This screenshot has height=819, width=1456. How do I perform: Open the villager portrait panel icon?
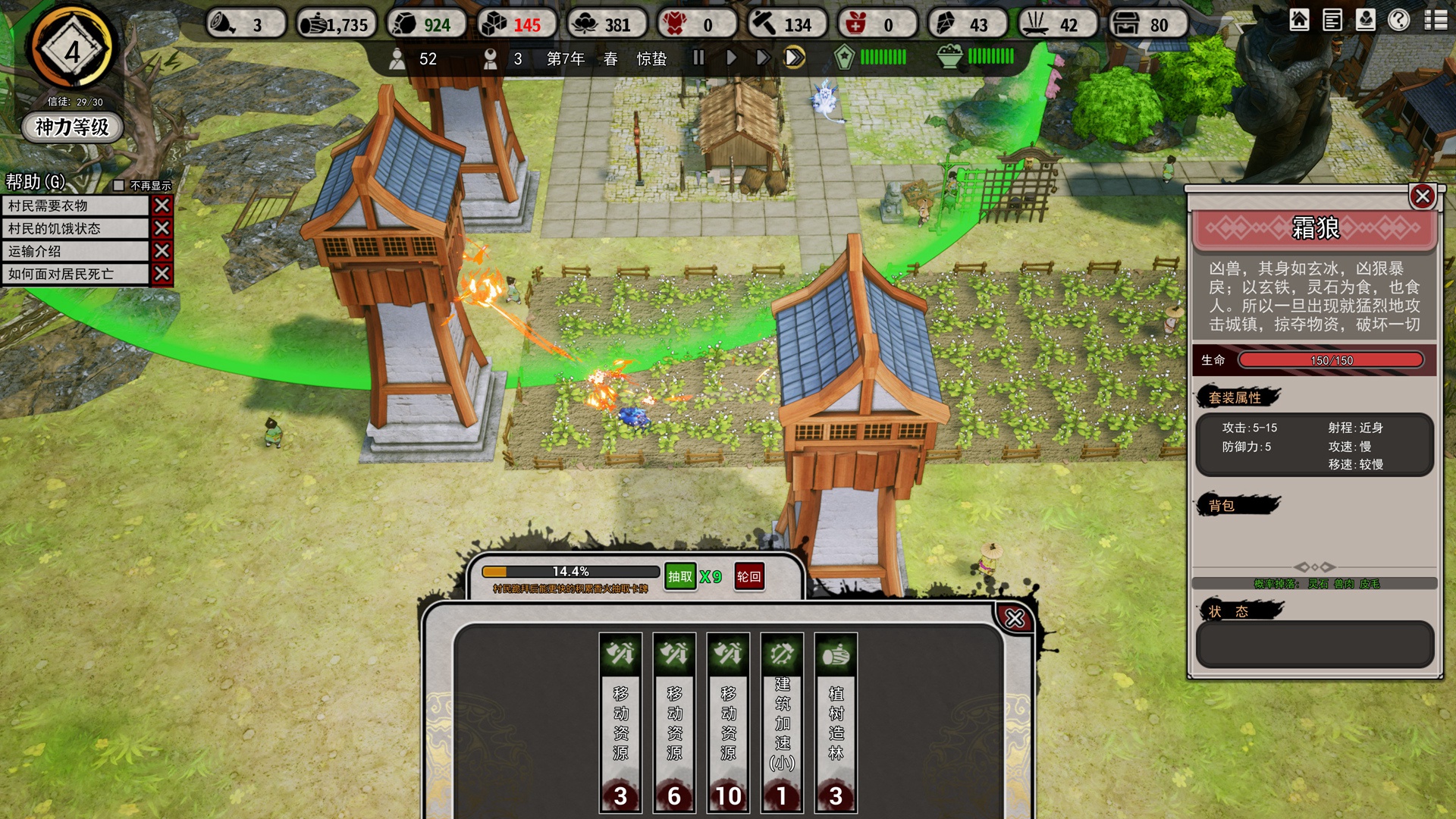[x=1366, y=20]
